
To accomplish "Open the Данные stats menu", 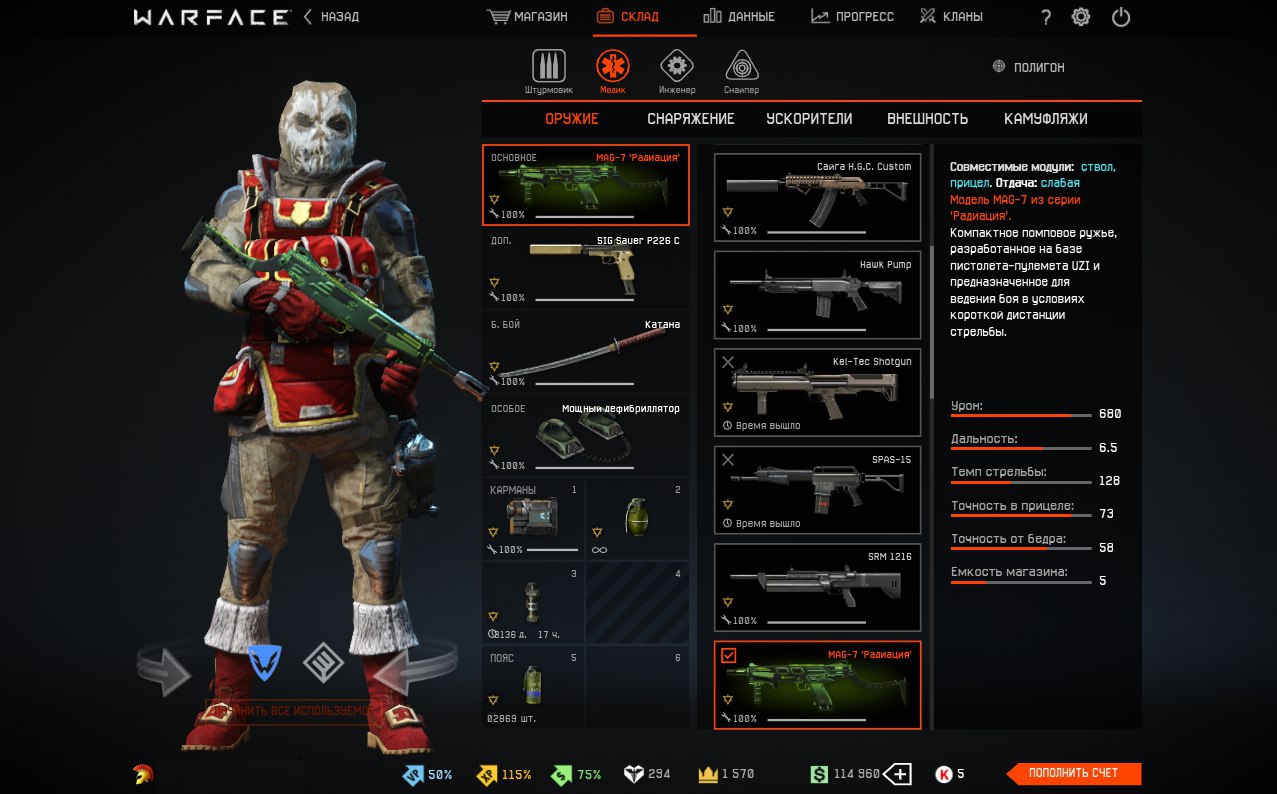I will pyautogui.click(x=738, y=17).
